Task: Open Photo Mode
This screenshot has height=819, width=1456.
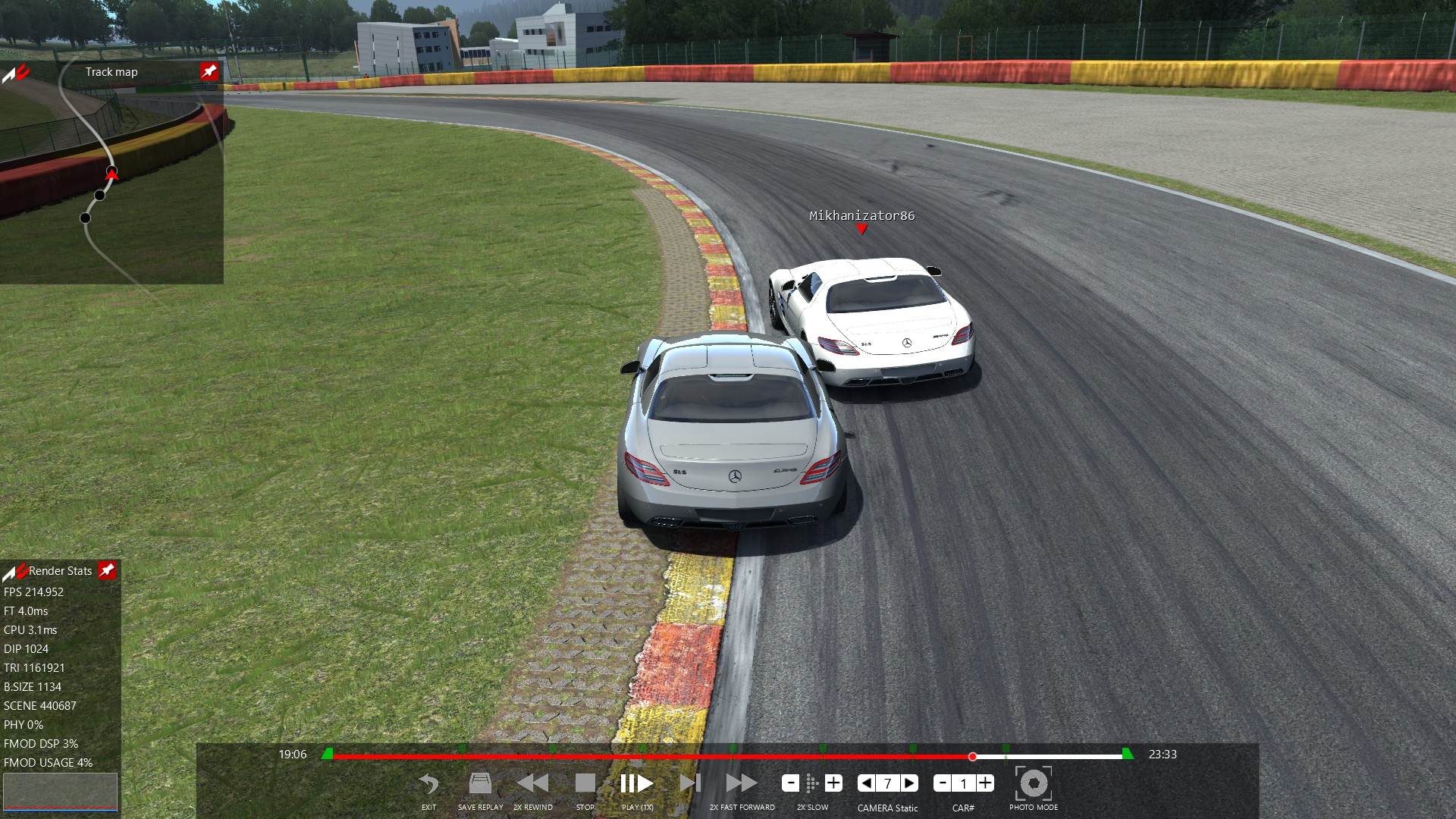Action: point(1033,784)
